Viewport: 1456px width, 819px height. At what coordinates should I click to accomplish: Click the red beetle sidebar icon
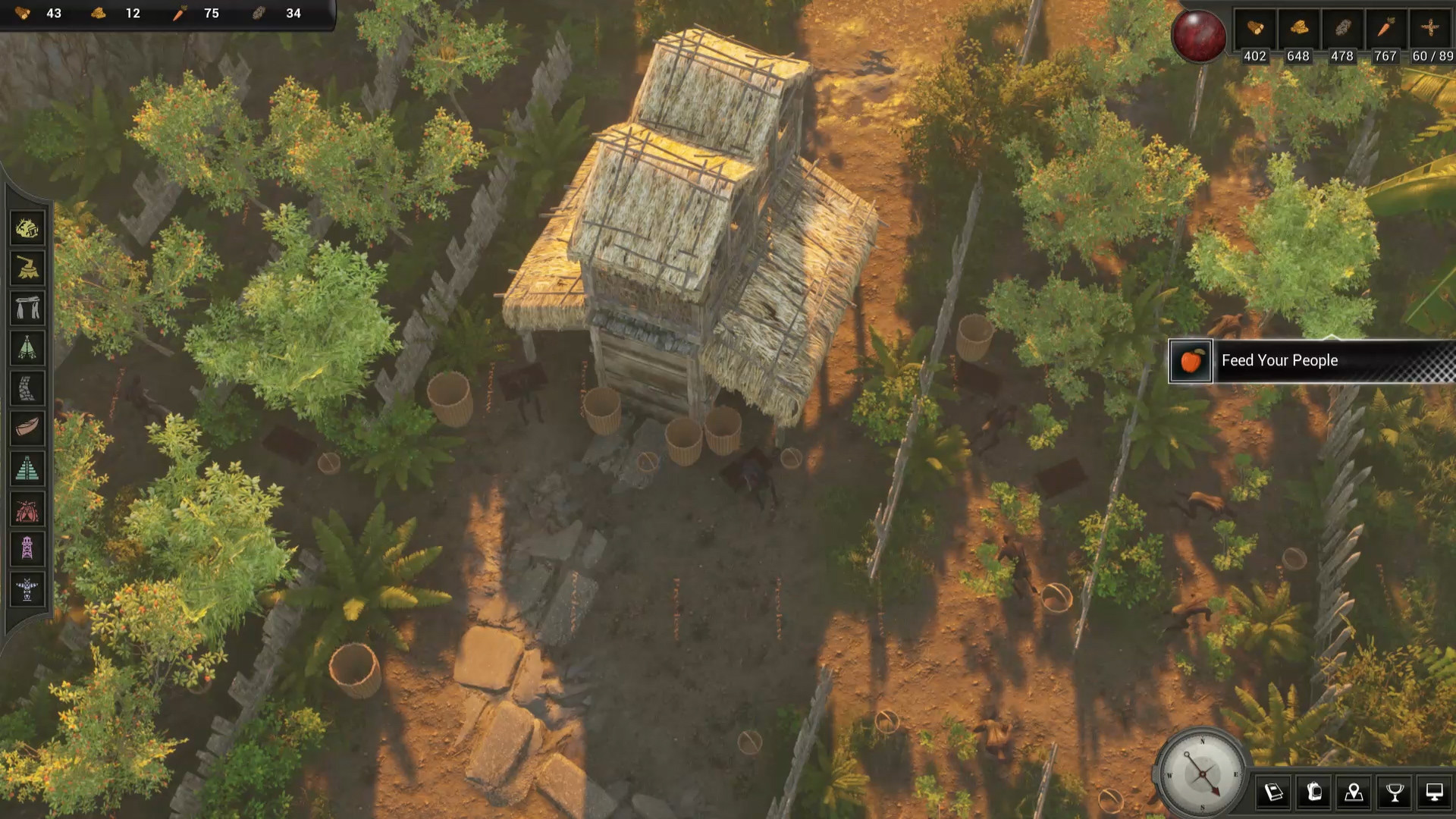click(27, 510)
